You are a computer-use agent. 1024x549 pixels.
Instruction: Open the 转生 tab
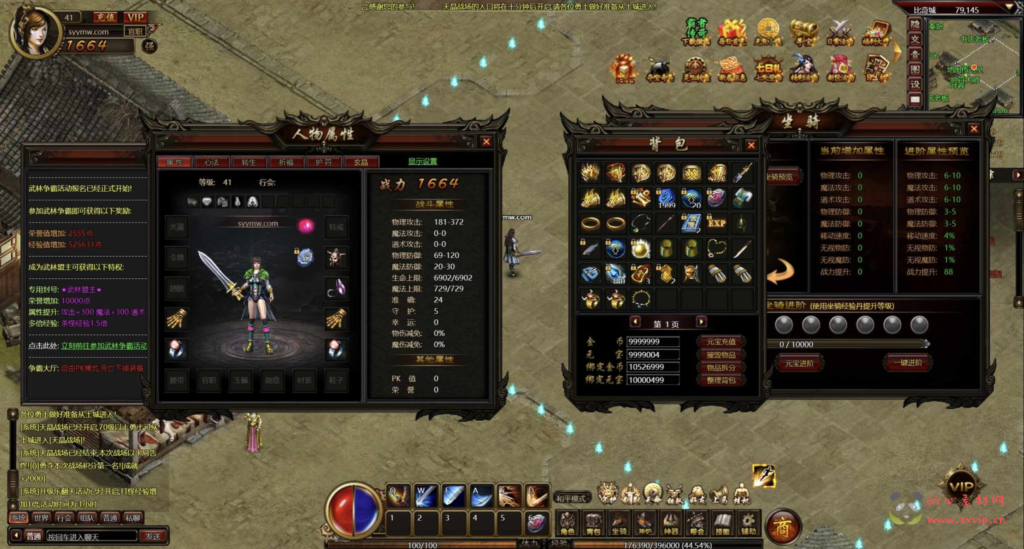(249, 162)
